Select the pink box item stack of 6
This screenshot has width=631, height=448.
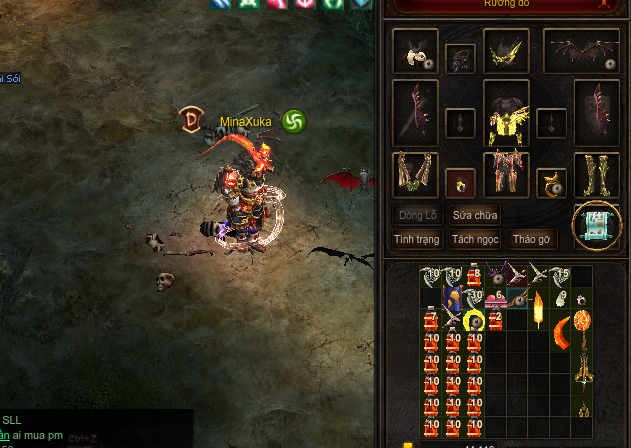(497, 298)
